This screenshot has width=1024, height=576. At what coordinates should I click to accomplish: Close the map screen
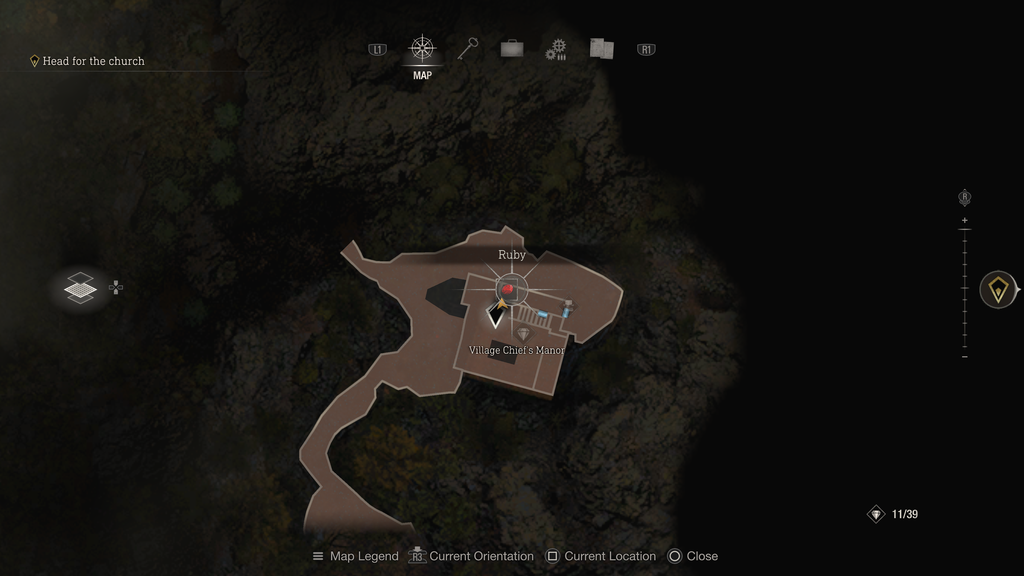pyautogui.click(x=693, y=556)
